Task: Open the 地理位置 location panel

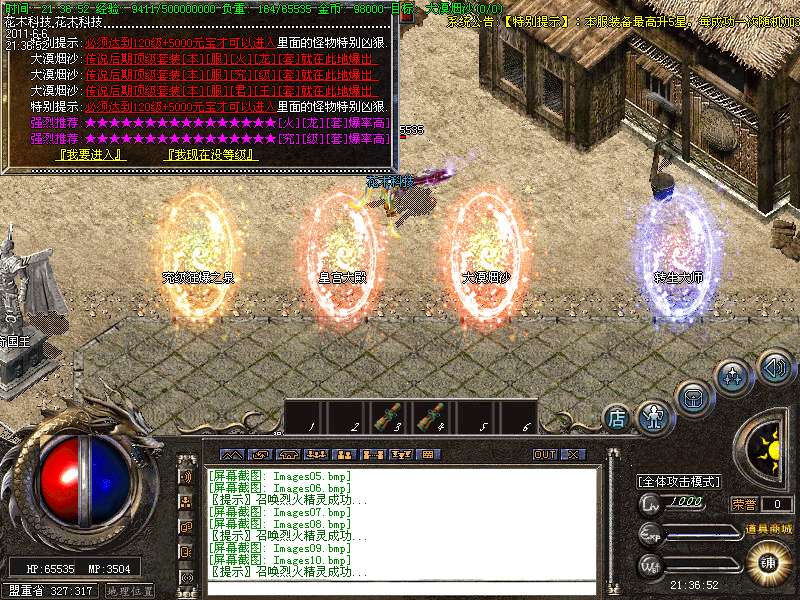Action: pos(130,591)
